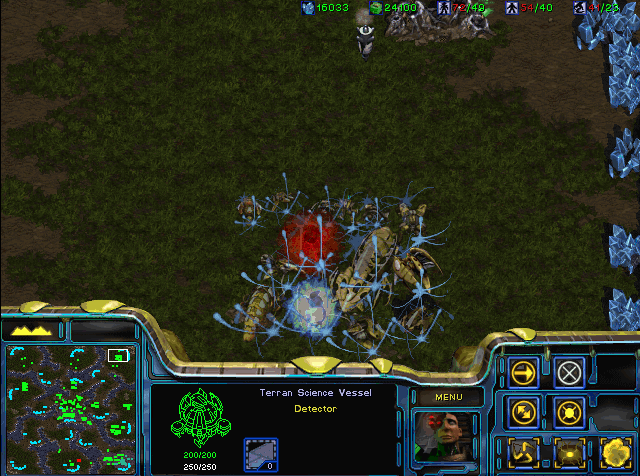Activate the Hold Position command
This screenshot has height=476, width=640.
(x=569, y=411)
